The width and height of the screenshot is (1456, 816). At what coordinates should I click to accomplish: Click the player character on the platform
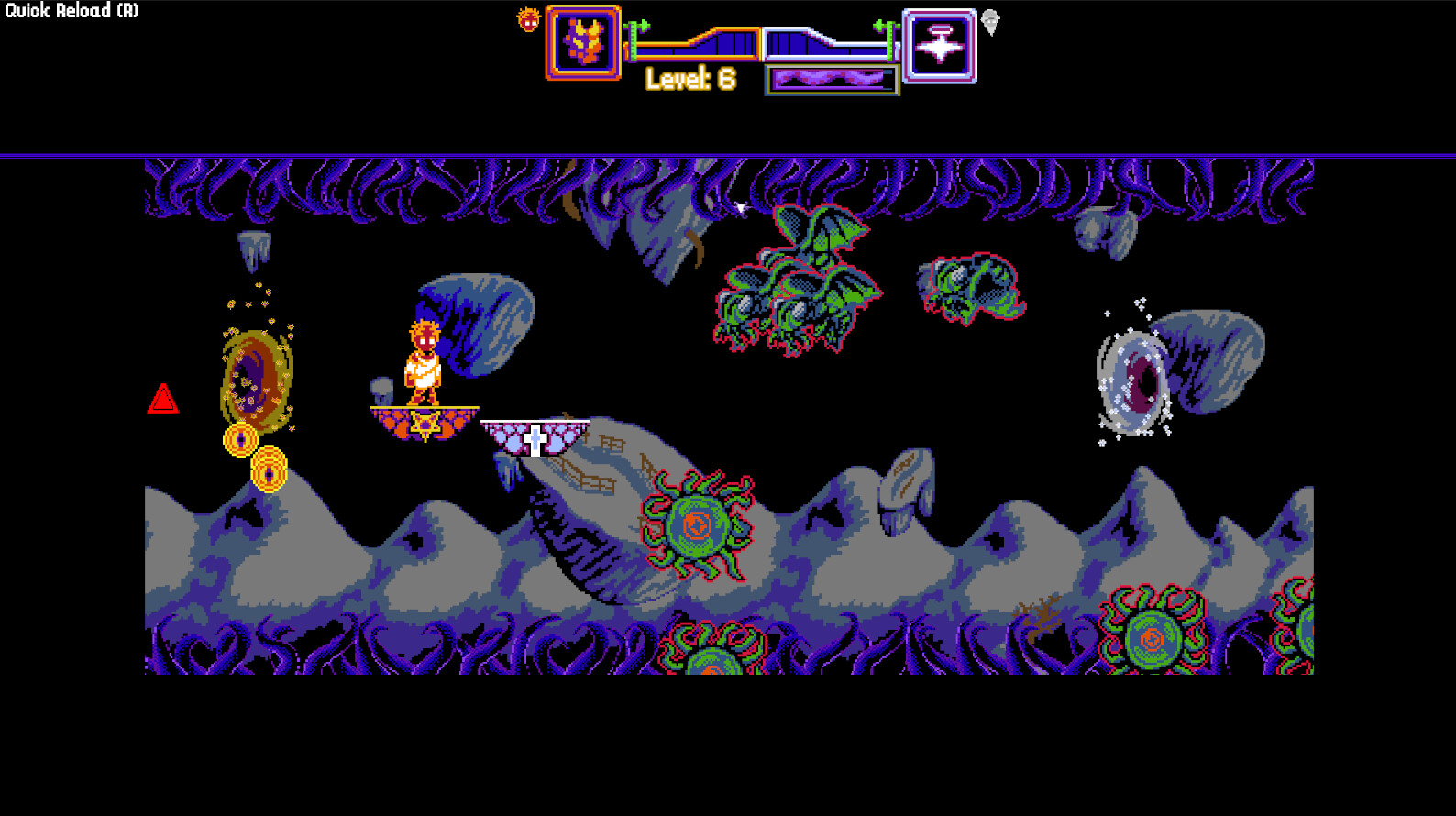coord(424,360)
